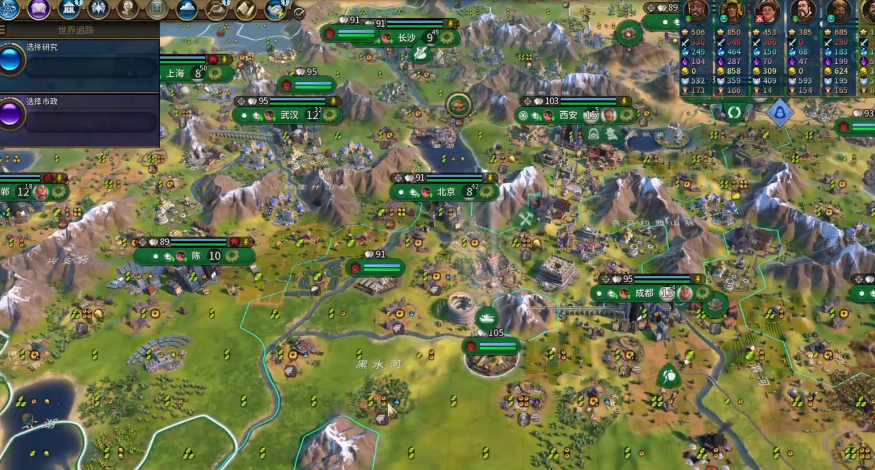
Task: Open the scroll icon in top bar
Action: (x=246, y=9)
